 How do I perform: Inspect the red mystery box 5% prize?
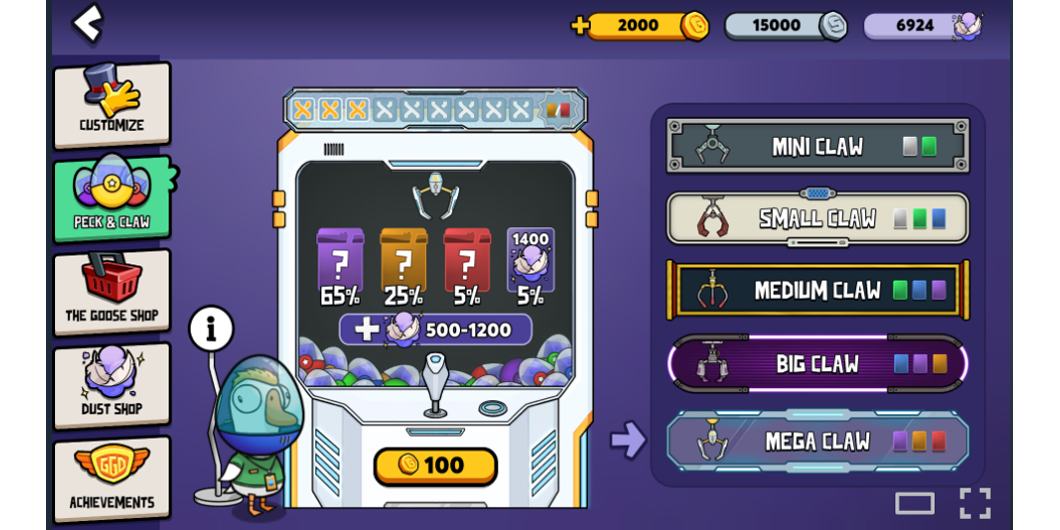(467, 262)
